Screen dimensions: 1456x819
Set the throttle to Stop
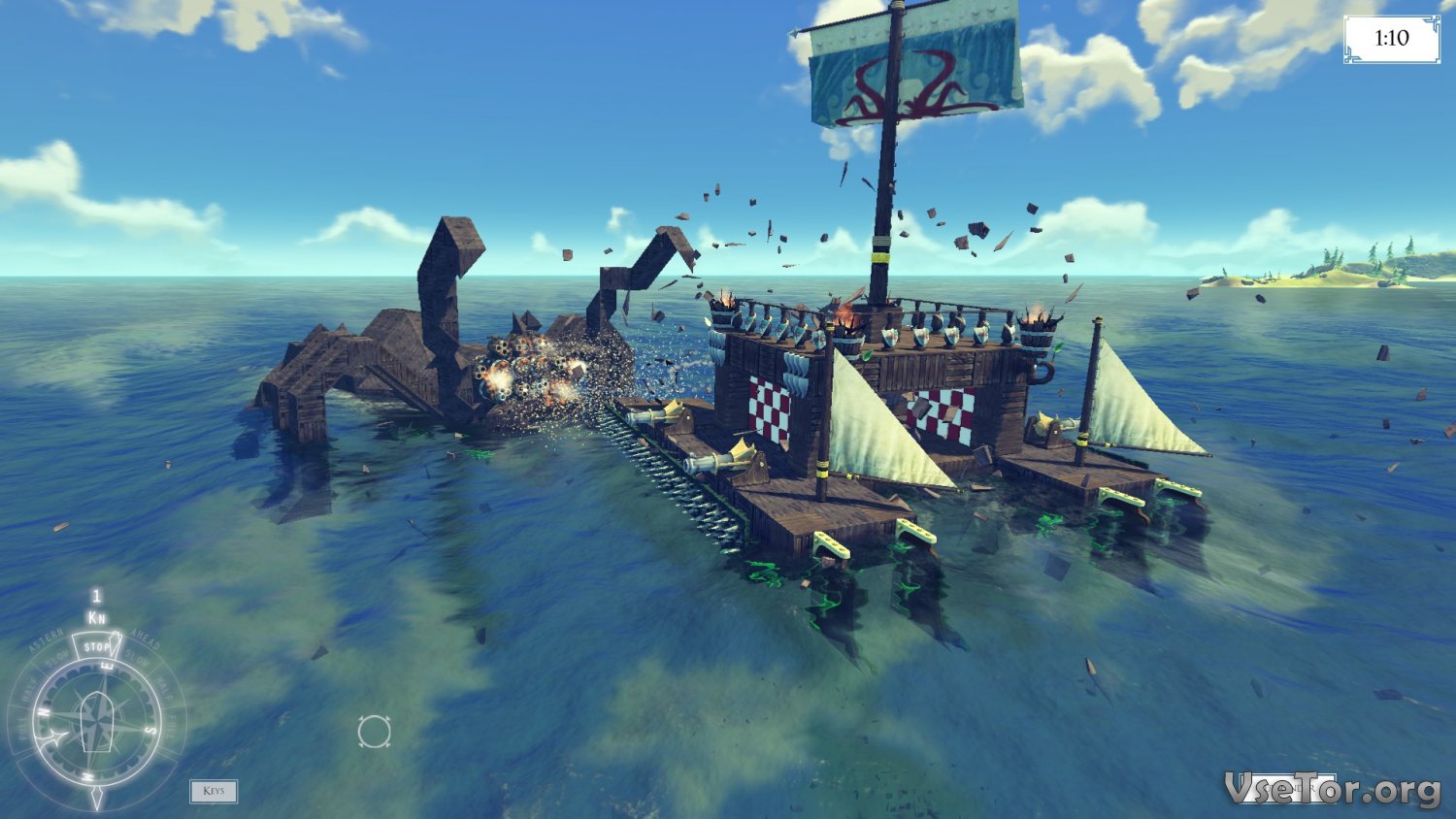[96, 647]
